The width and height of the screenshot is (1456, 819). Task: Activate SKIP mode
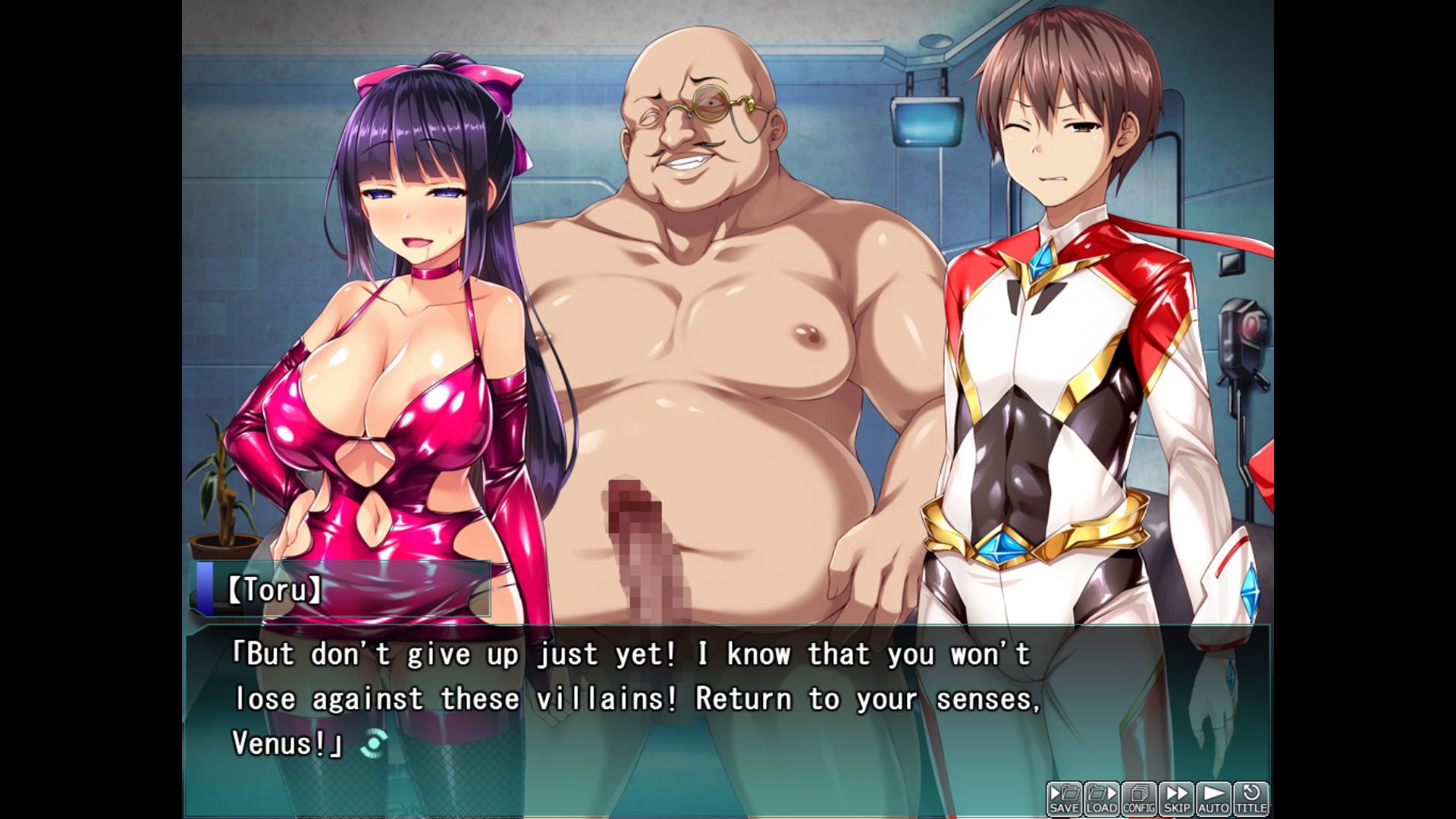[1175, 799]
